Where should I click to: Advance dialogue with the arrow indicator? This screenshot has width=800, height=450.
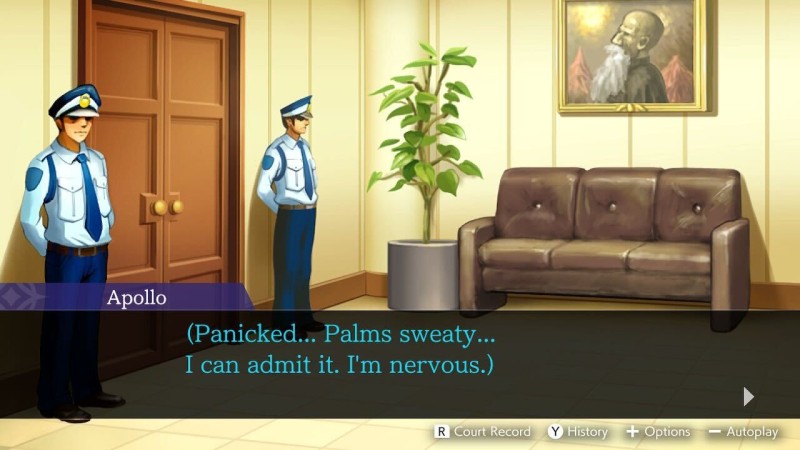748,396
